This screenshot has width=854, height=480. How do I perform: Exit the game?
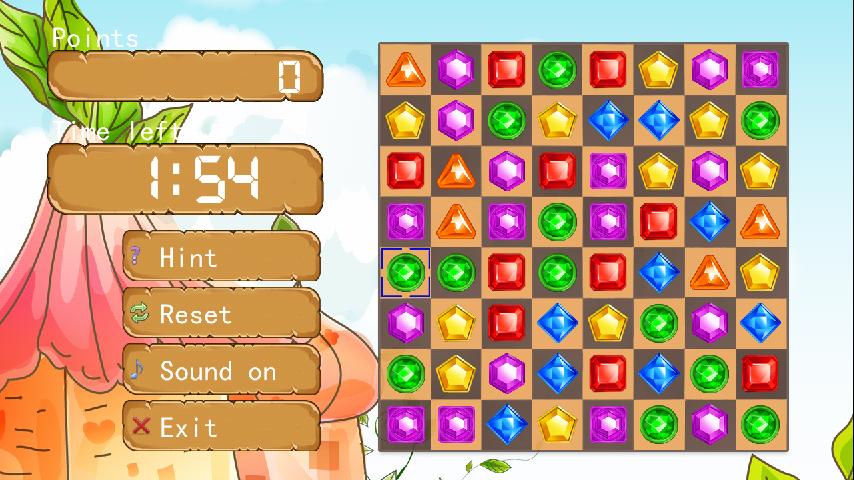click(221, 427)
